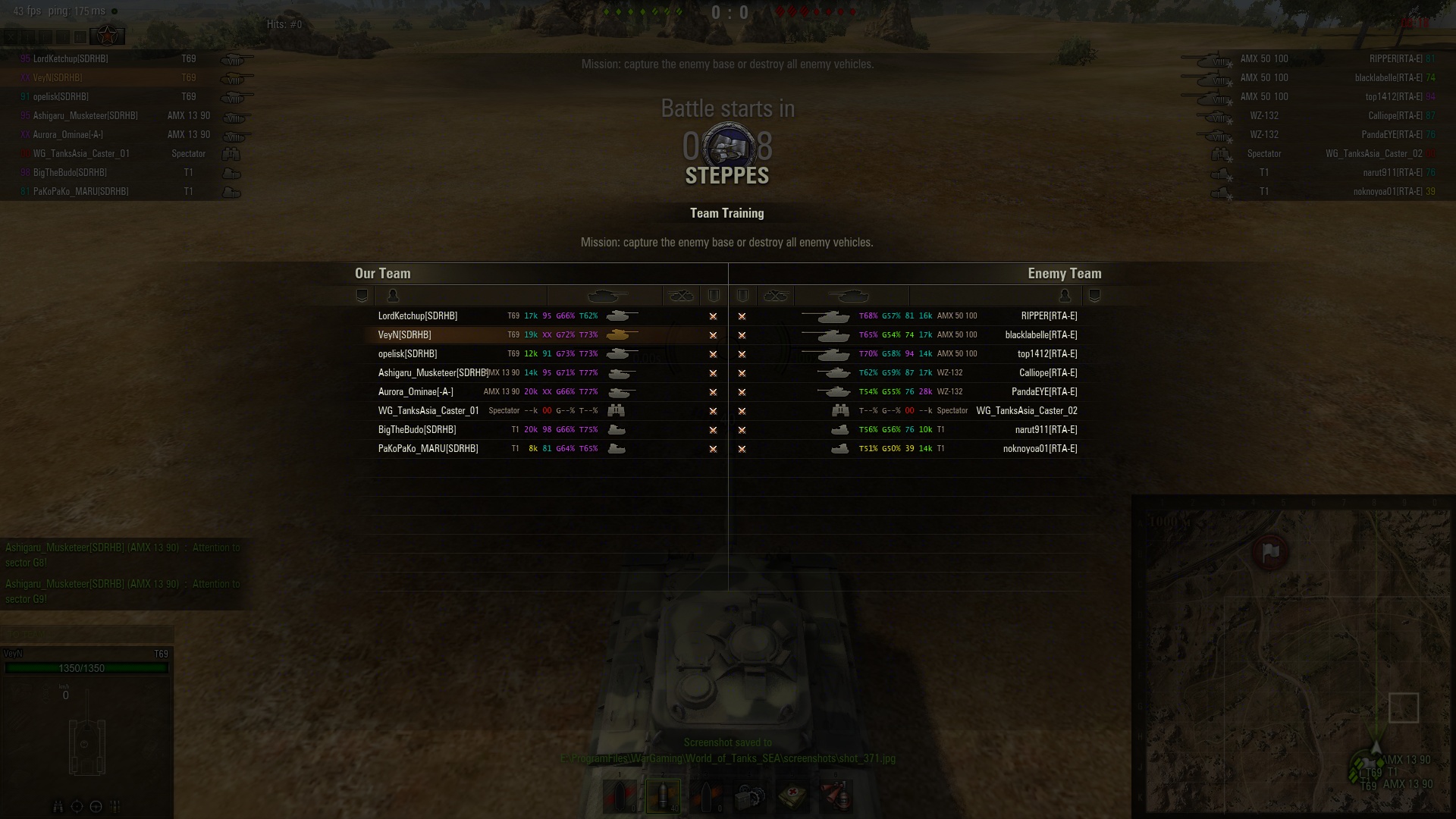The width and height of the screenshot is (1456, 819).
Task: Select blacklabelle[RTA-E] in the Enemy Team table
Action: tap(1040, 335)
